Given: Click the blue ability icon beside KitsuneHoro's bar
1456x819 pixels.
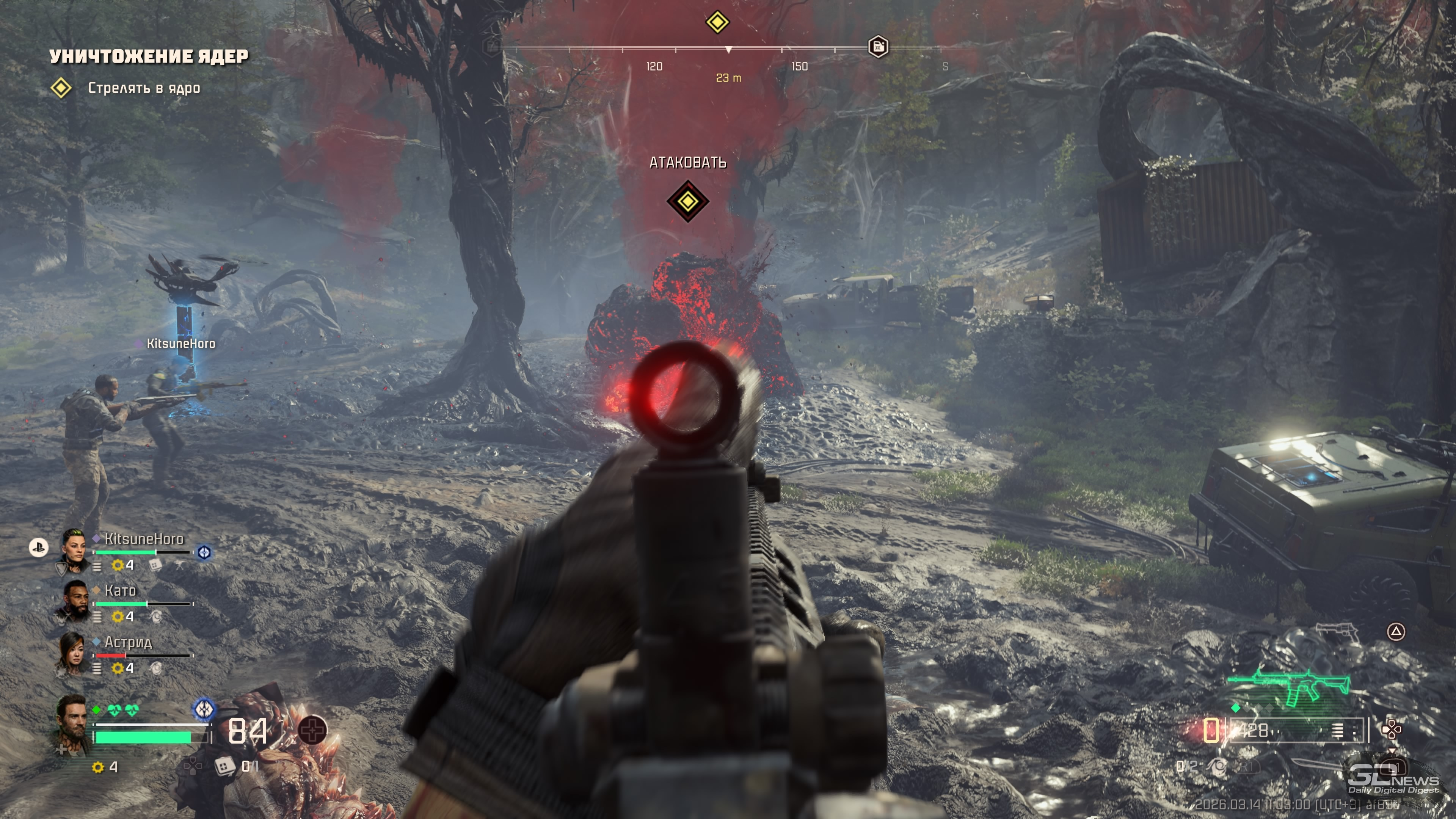Looking at the screenshot, I should point(204,552).
